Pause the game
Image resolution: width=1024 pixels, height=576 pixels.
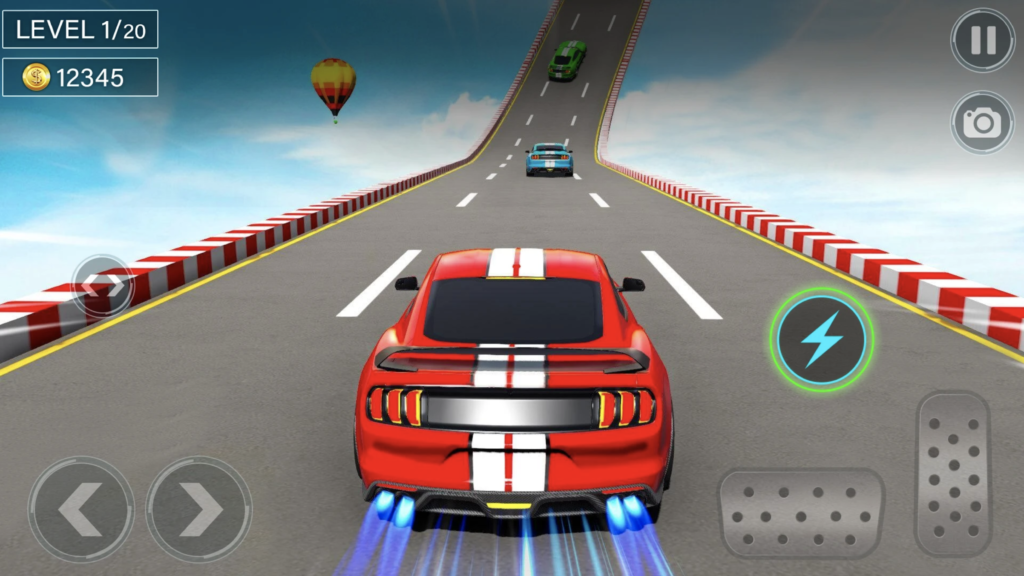[x=982, y=41]
